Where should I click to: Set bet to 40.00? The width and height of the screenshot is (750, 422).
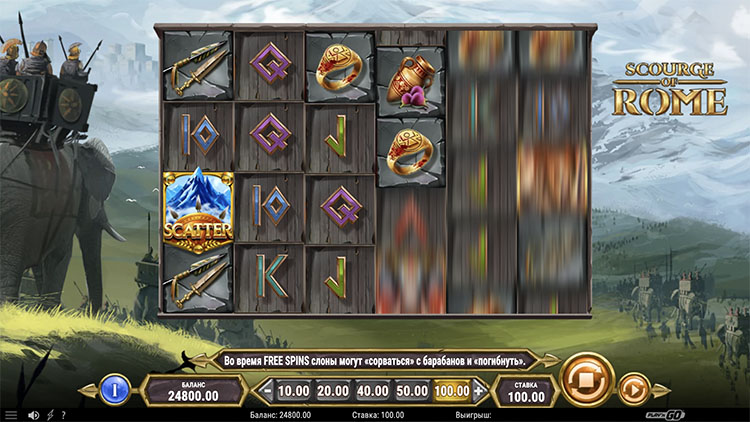pos(372,390)
